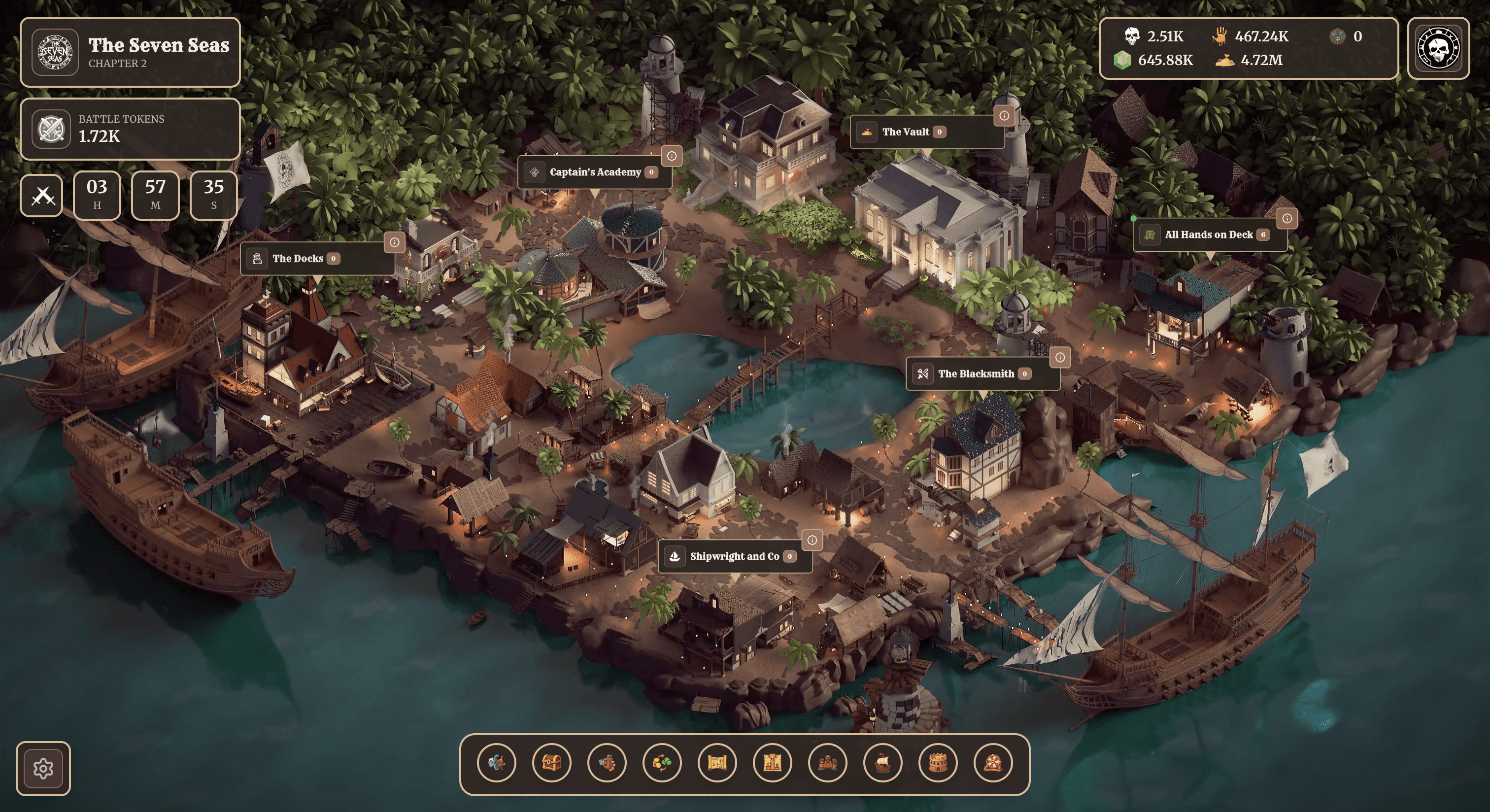Screen dimensions: 1490x812
Task: Click the crossed swords battle button
Action: [42, 196]
